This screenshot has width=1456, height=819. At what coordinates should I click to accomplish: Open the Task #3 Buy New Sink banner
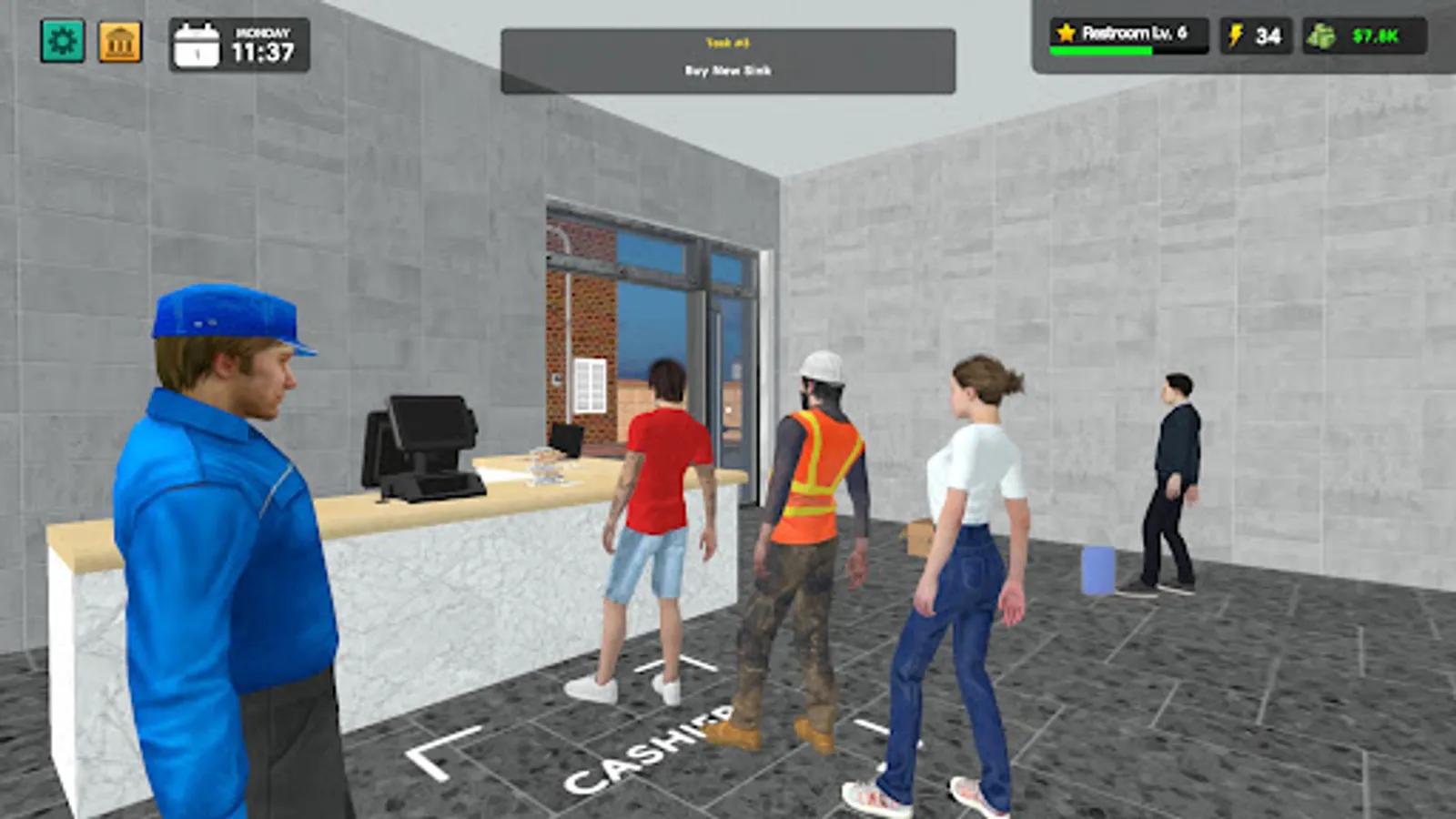pos(726,55)
